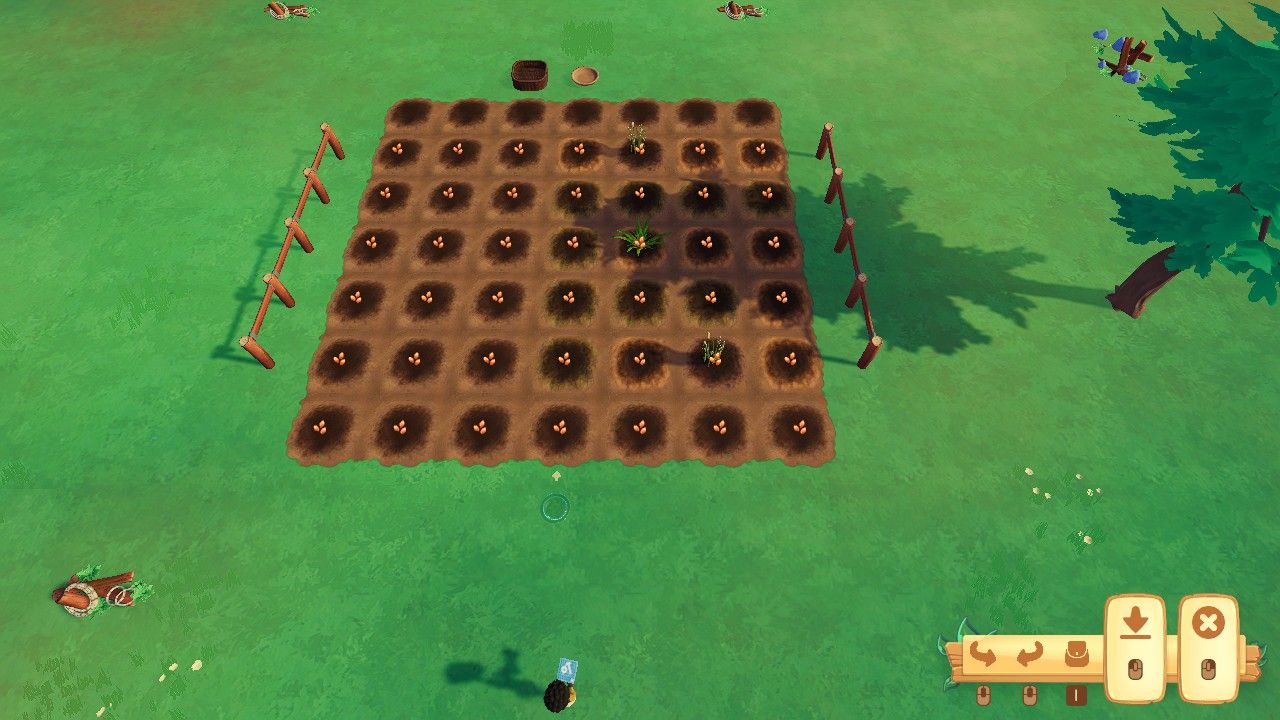Open the backpack inventory icon
Image resolution: width=1280 pixels, height=720 pixels.
1077,653
